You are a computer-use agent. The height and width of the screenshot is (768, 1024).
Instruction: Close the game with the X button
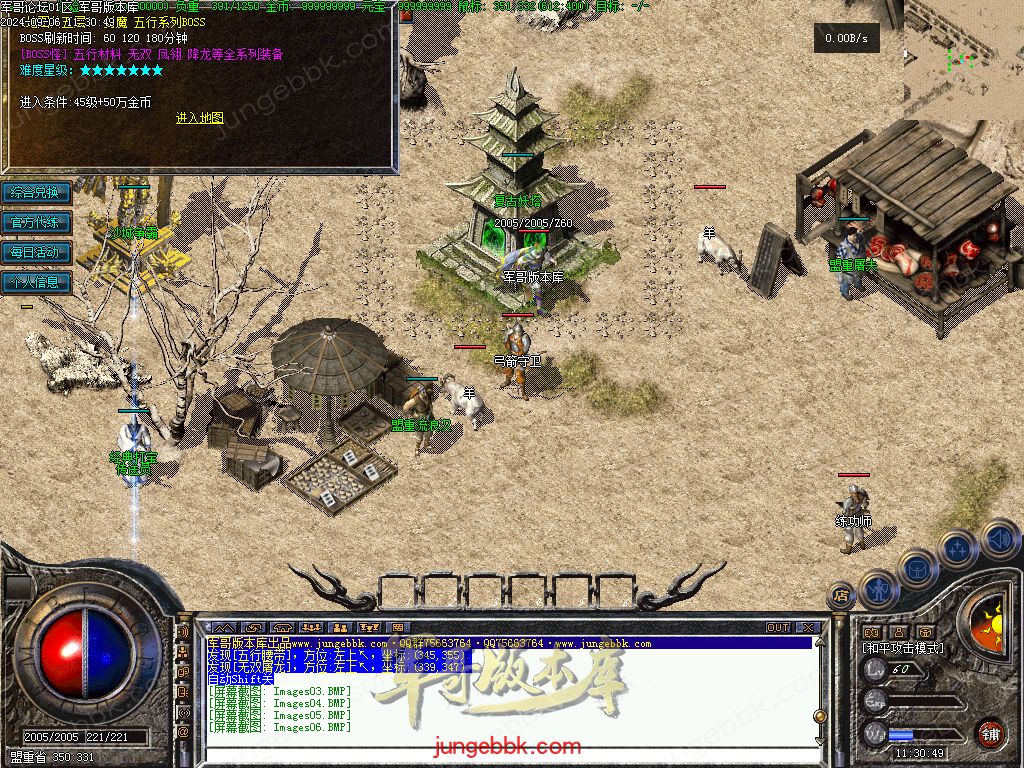808,628
